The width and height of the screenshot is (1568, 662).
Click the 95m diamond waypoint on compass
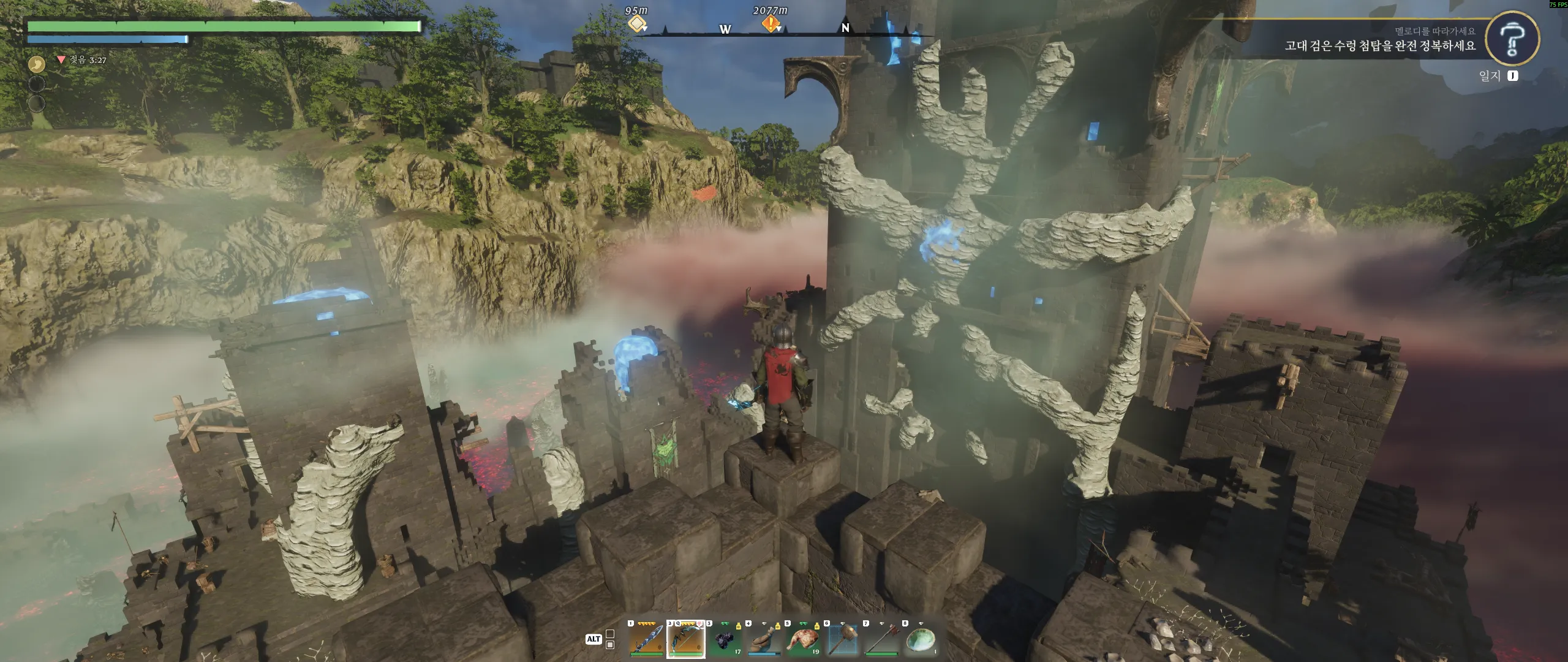(637, 25)
